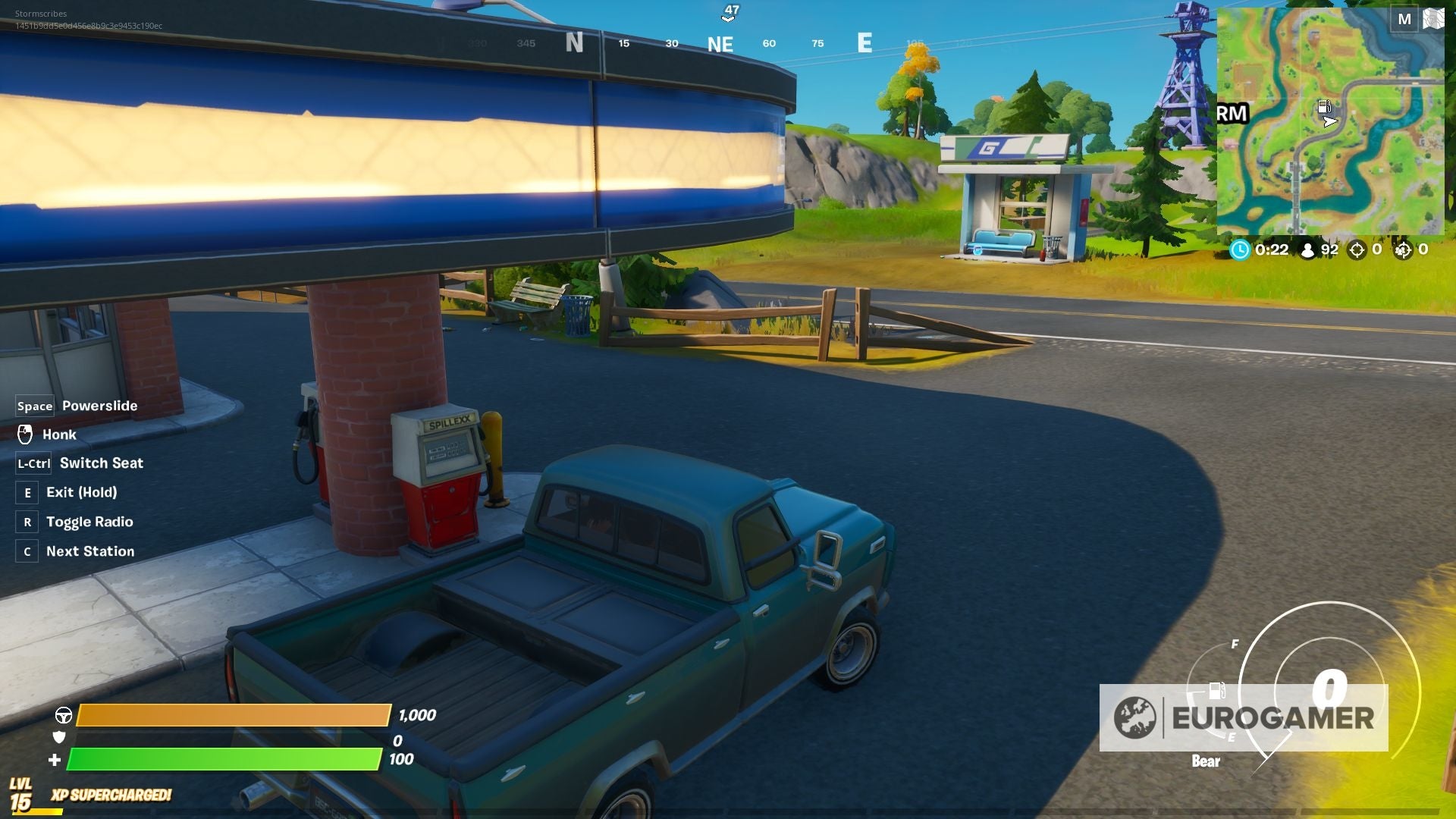Open Next Station via the C prompt
The width and height of the screenshot is (1456, 819).
27,551
